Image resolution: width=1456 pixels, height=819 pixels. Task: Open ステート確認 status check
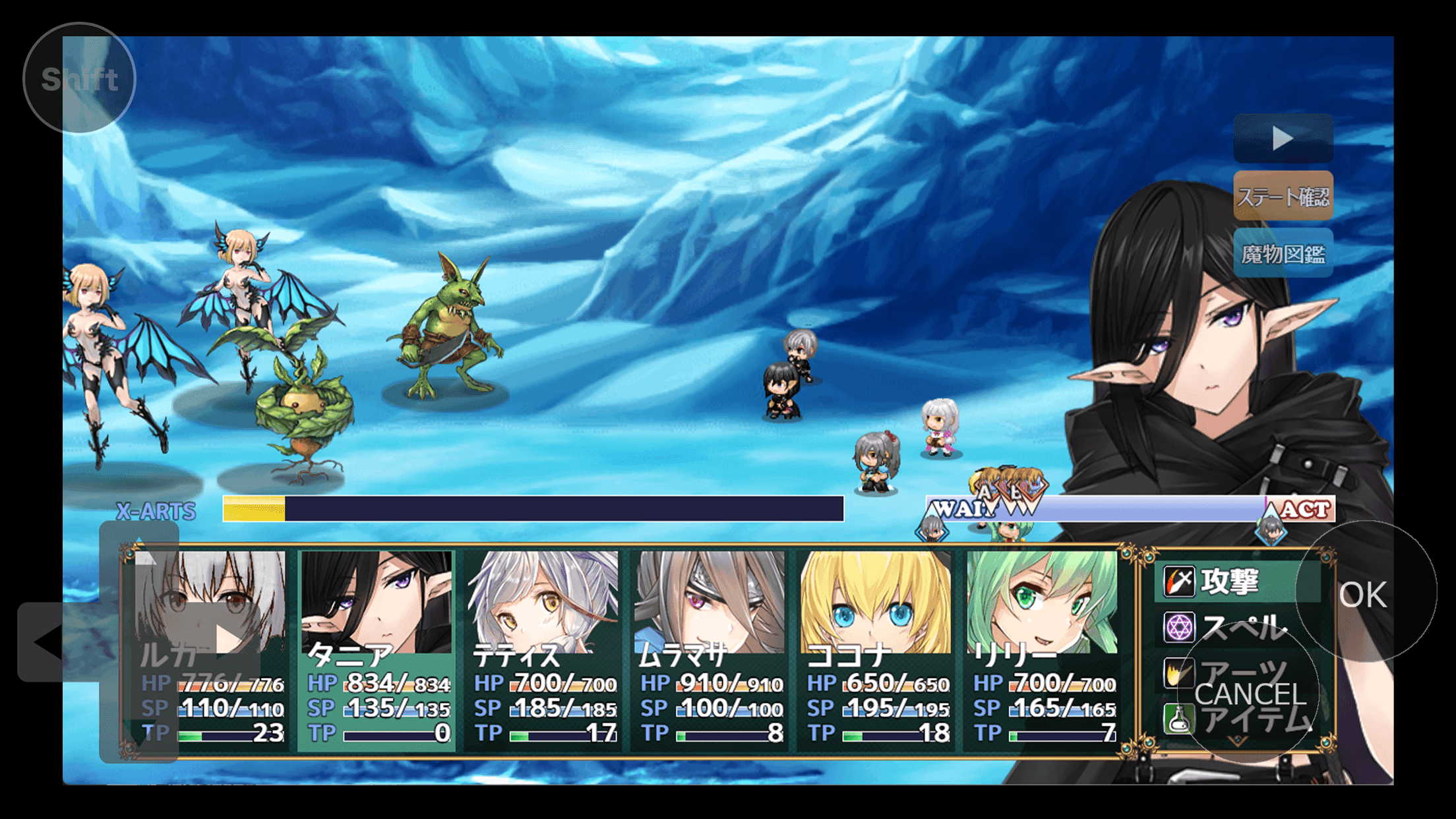(1283, 196)
